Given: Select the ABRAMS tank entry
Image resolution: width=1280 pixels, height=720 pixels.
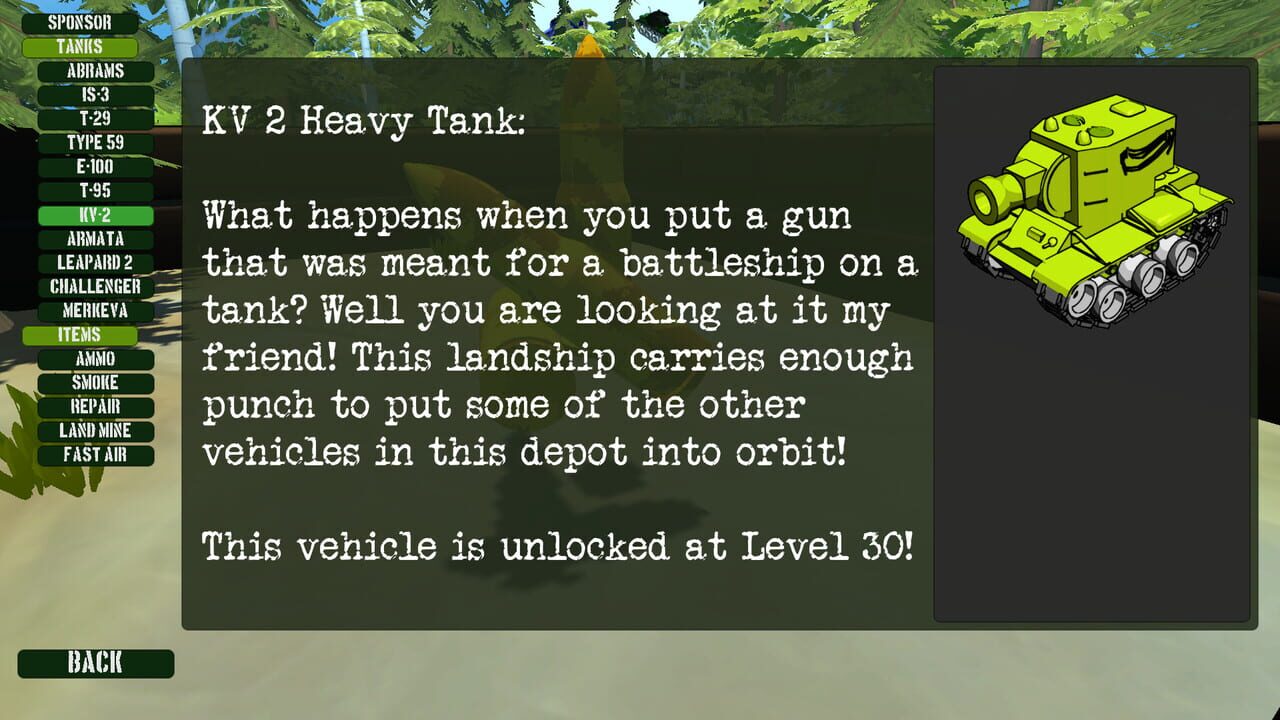Looking at the screenshot, I should [95, 70].
